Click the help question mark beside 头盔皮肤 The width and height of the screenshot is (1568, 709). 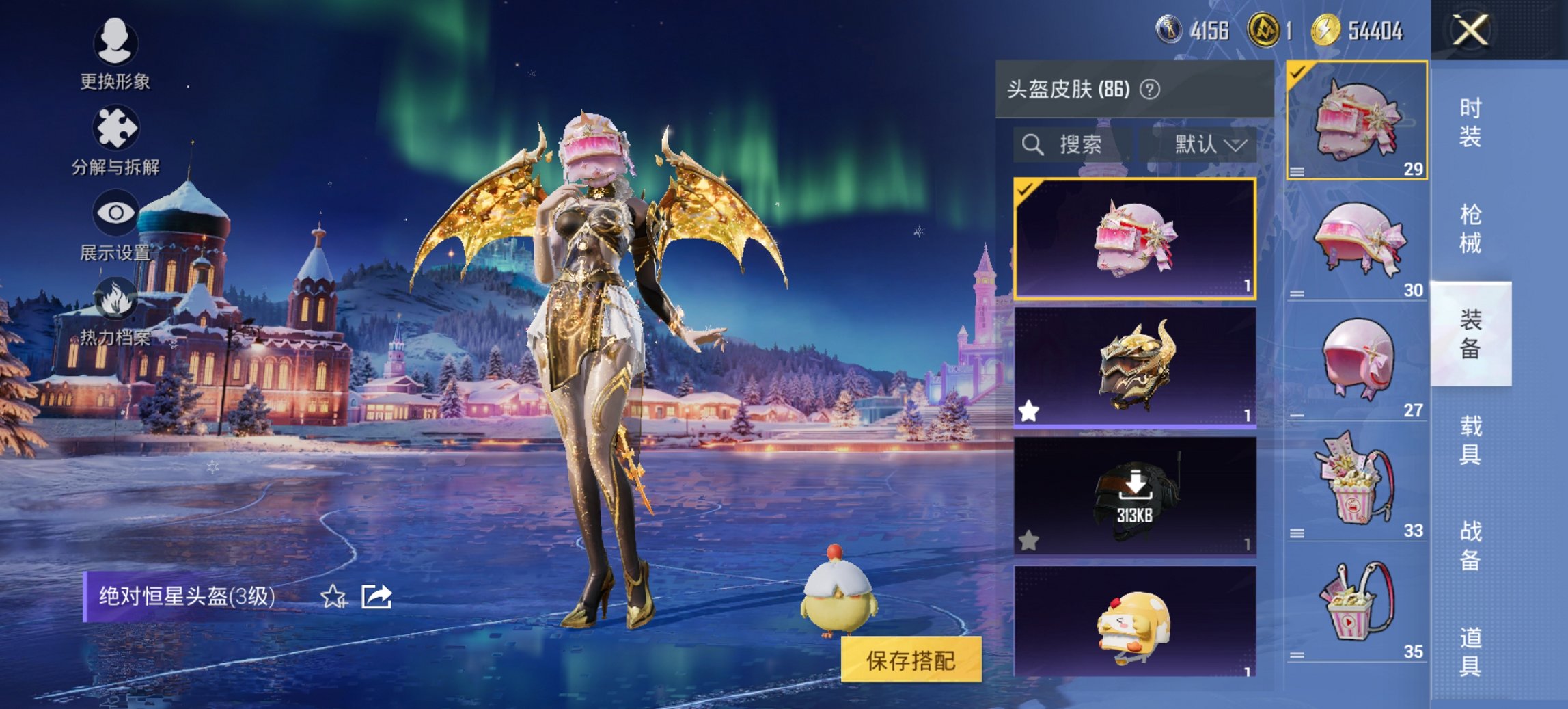[x=1149, y=88]
